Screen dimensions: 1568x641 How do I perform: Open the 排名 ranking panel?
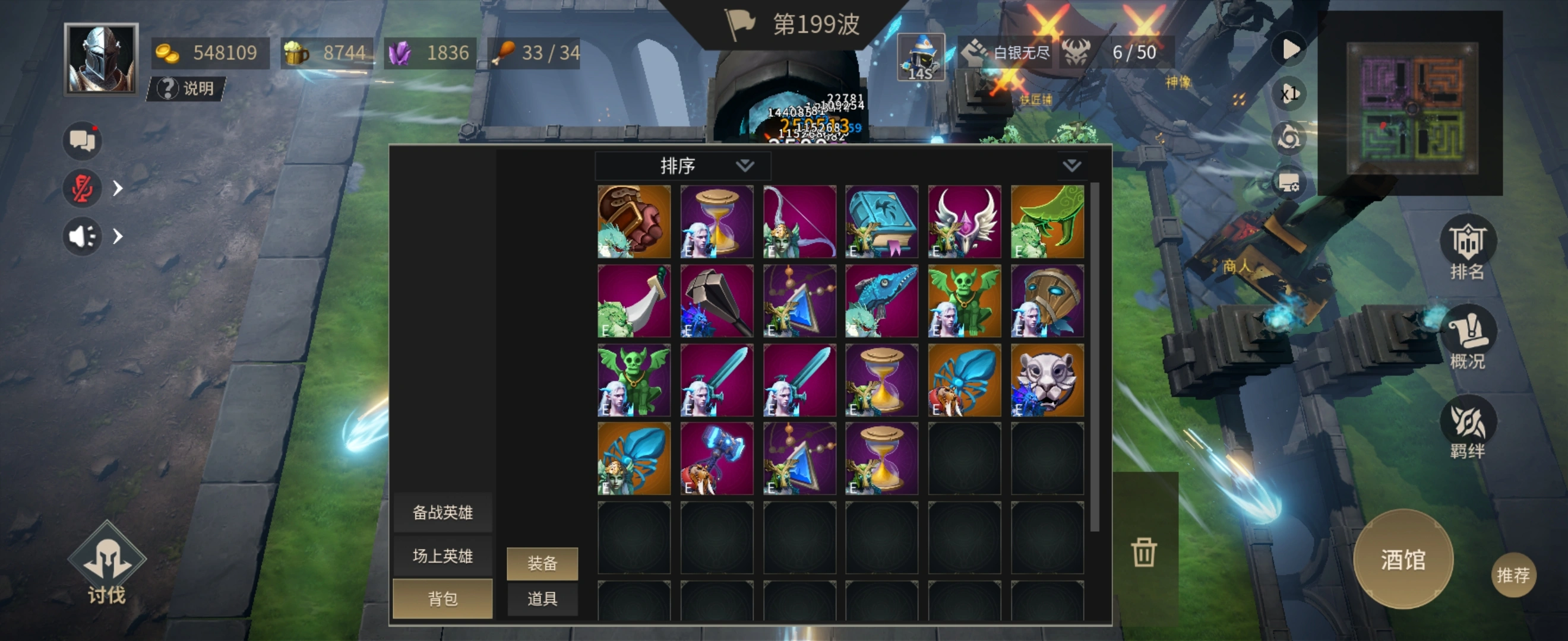pos(1467,250)
